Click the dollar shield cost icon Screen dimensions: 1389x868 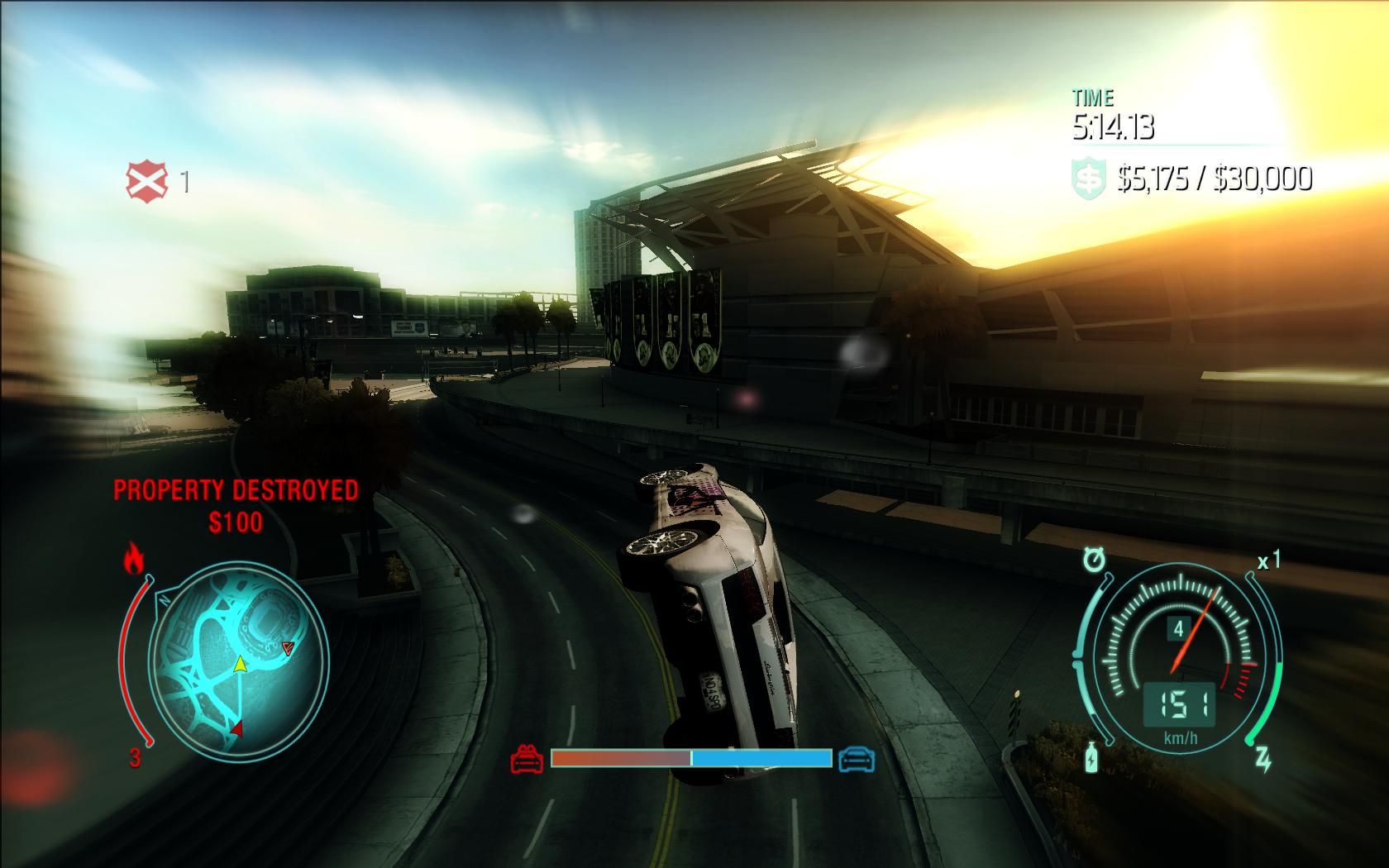(1089, 179)
